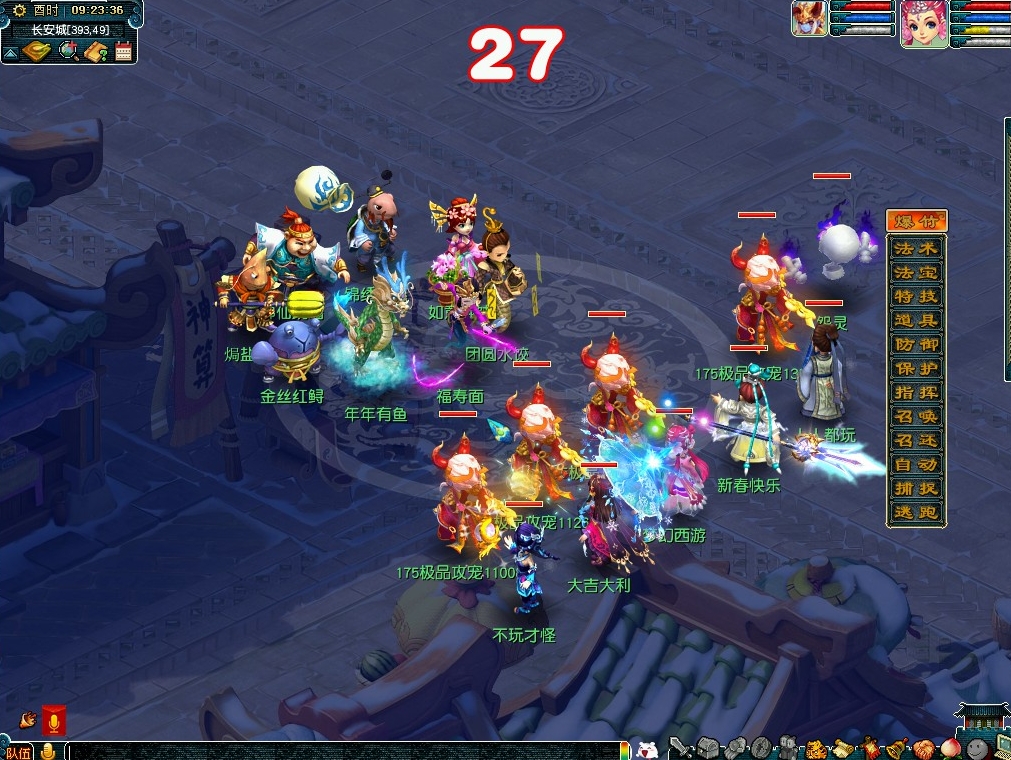Click 逃跑 to flee the battle
Viewport: 1011px width, 760px height.
pyautogui.click(x=916, y=513)
